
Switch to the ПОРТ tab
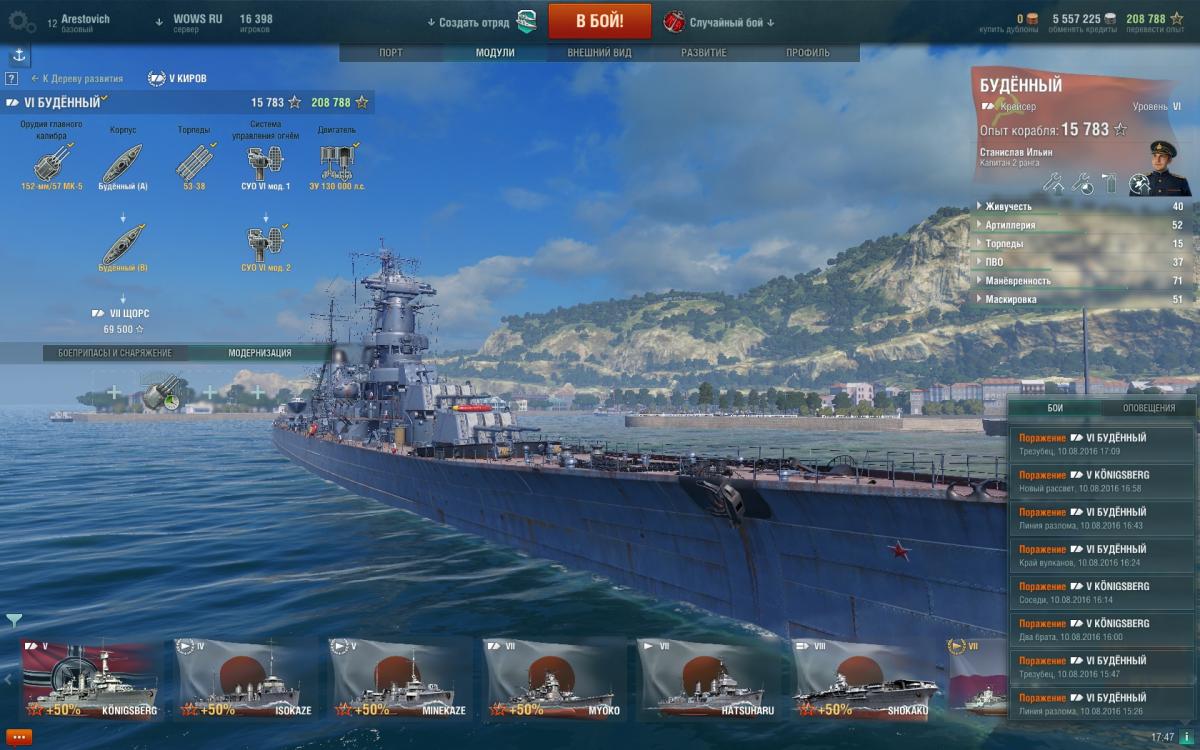point(391,53)
